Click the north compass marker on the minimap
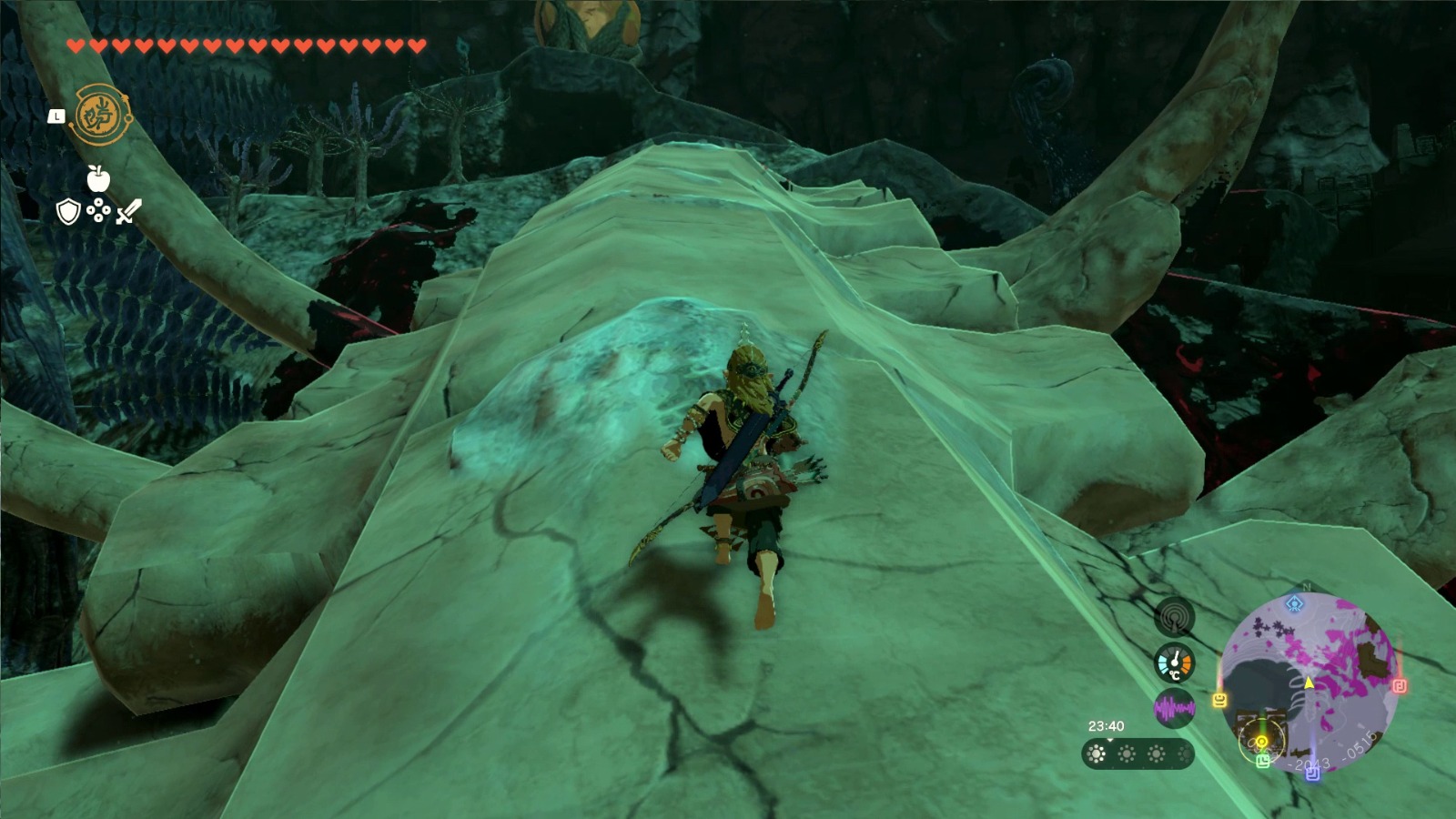1456x819 pixels. pyautogui.click(x=1305, y=585)
